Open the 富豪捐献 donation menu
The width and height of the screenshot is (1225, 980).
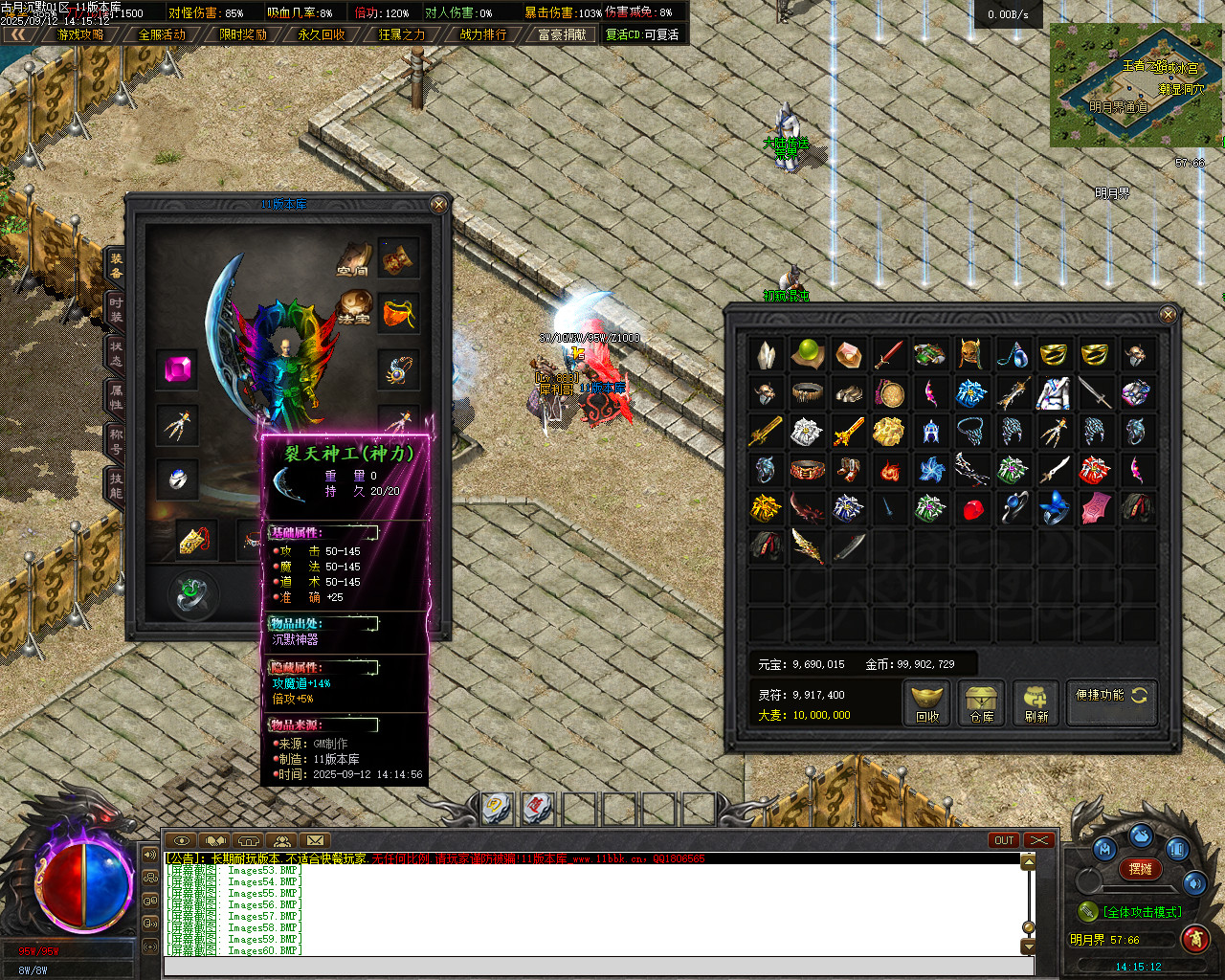coord(562,34)
